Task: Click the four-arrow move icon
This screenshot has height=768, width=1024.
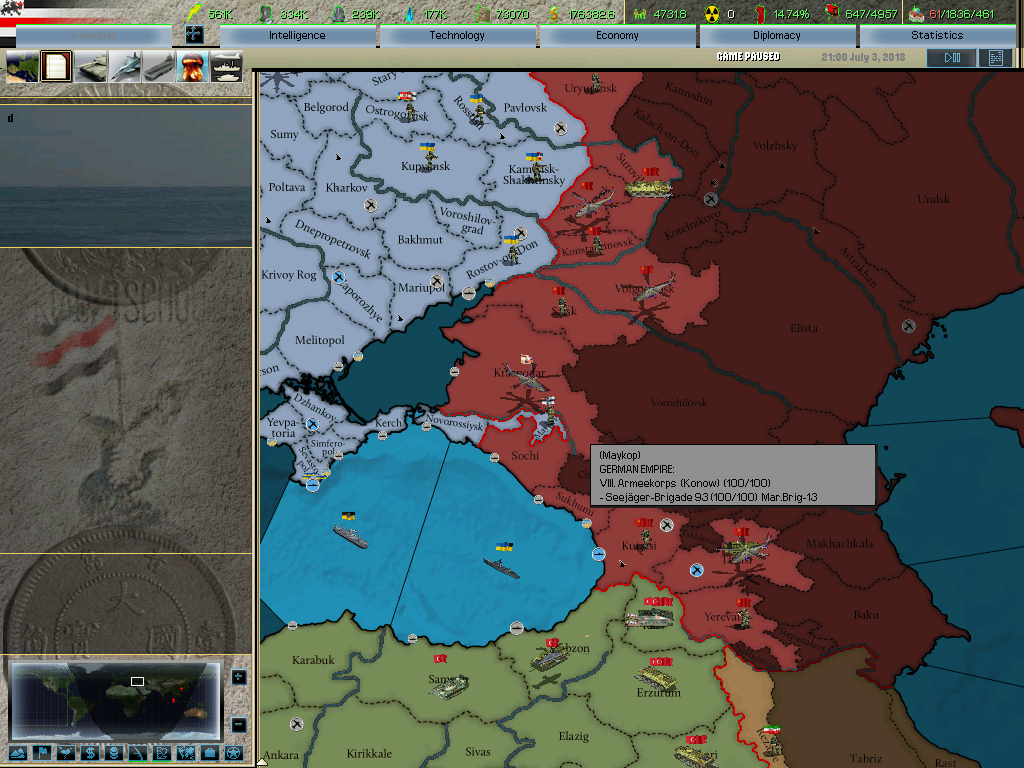Action: [194, 35]
